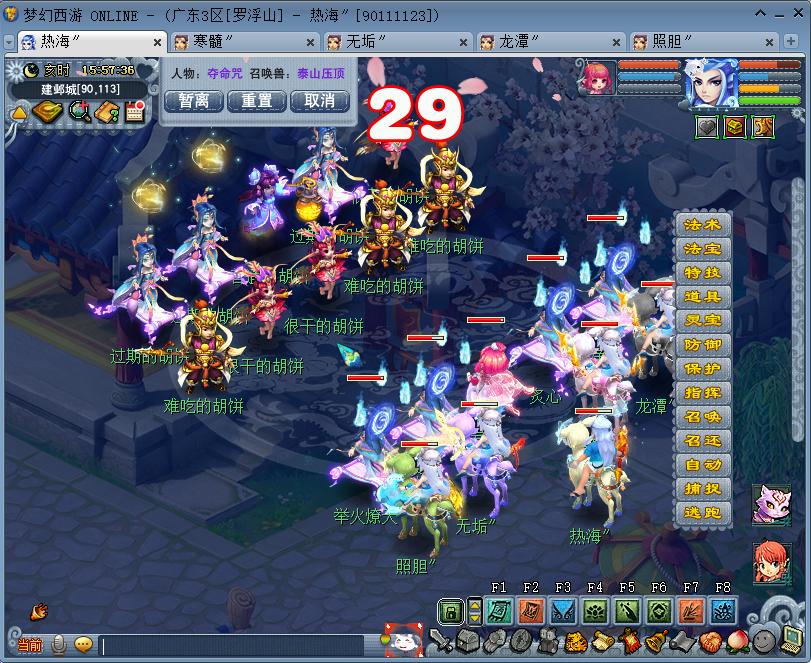Enable 自动 auto-battle
This screenshot has width=811, height=663.
pyautogui.click(x=702, y=466)
